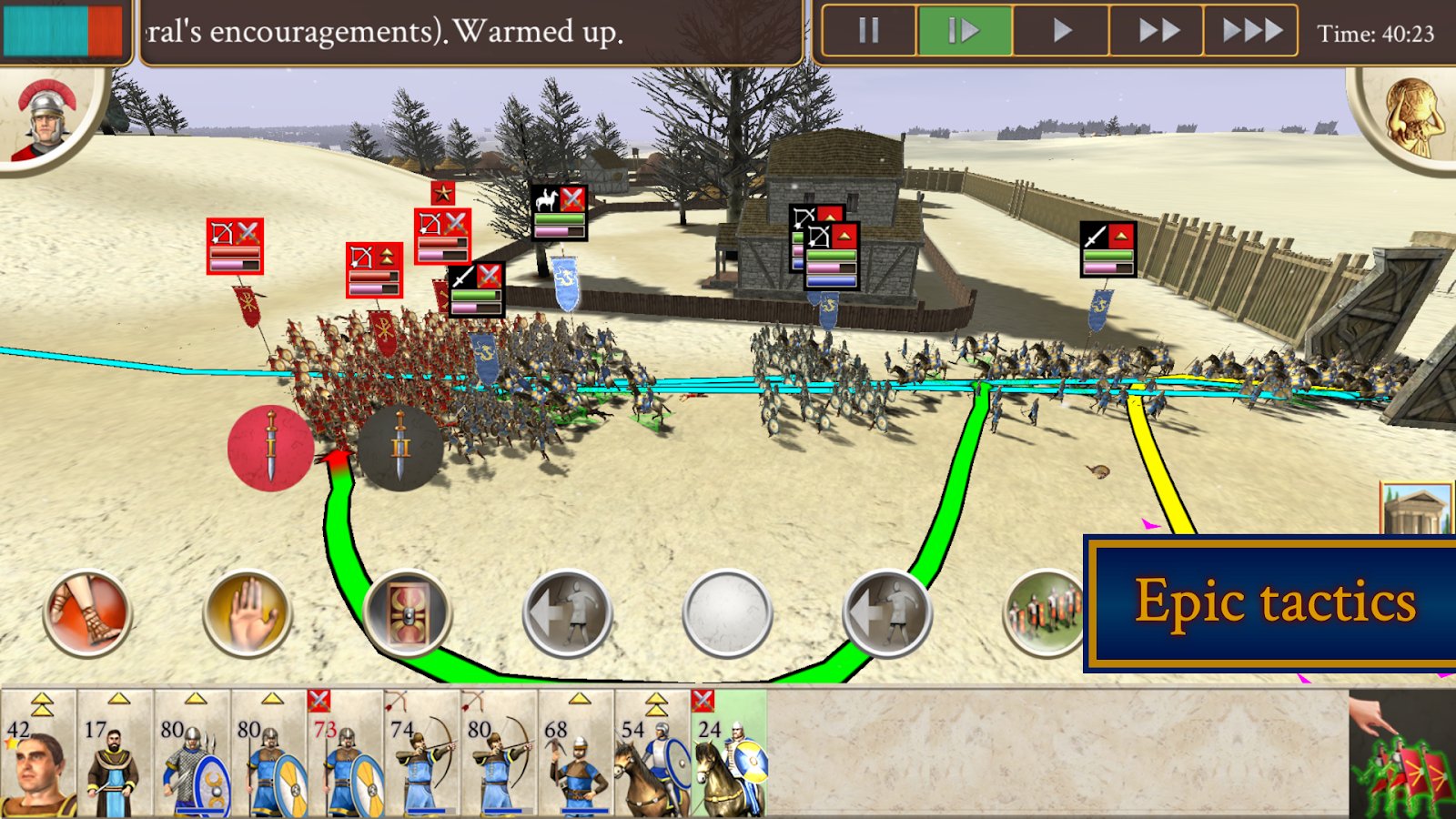1456x819 pixels.
Task: Pick the archer unit card with 74 men
Action: point(421,755)
